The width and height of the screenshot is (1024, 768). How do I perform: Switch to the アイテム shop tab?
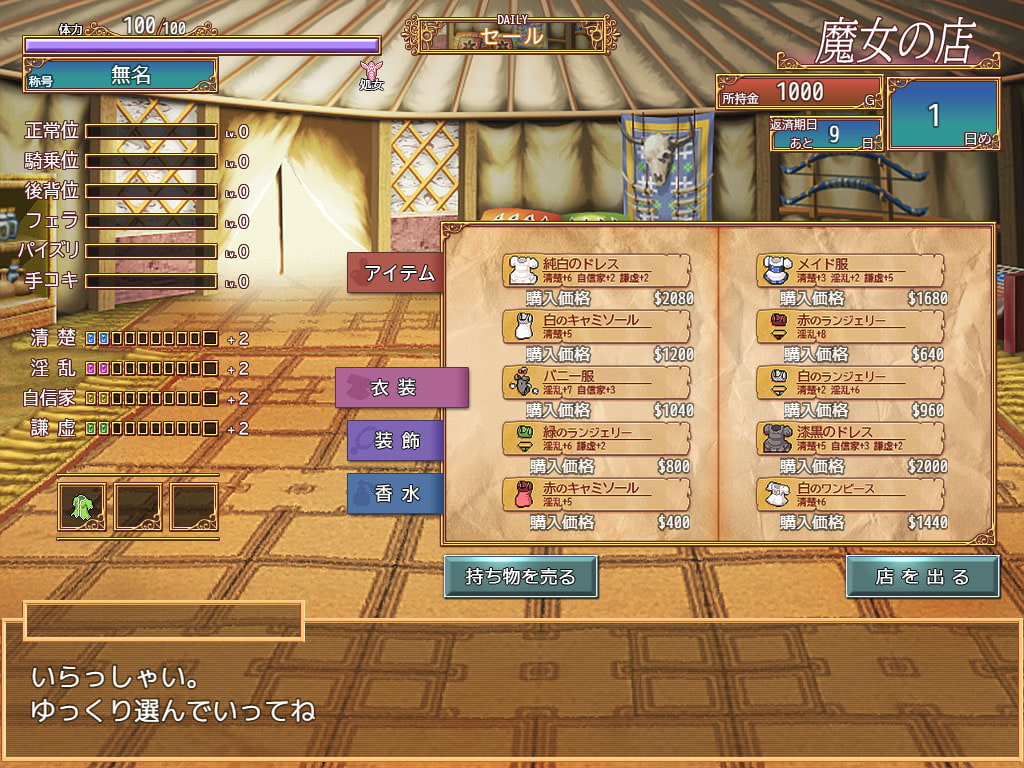coord(397,273)
